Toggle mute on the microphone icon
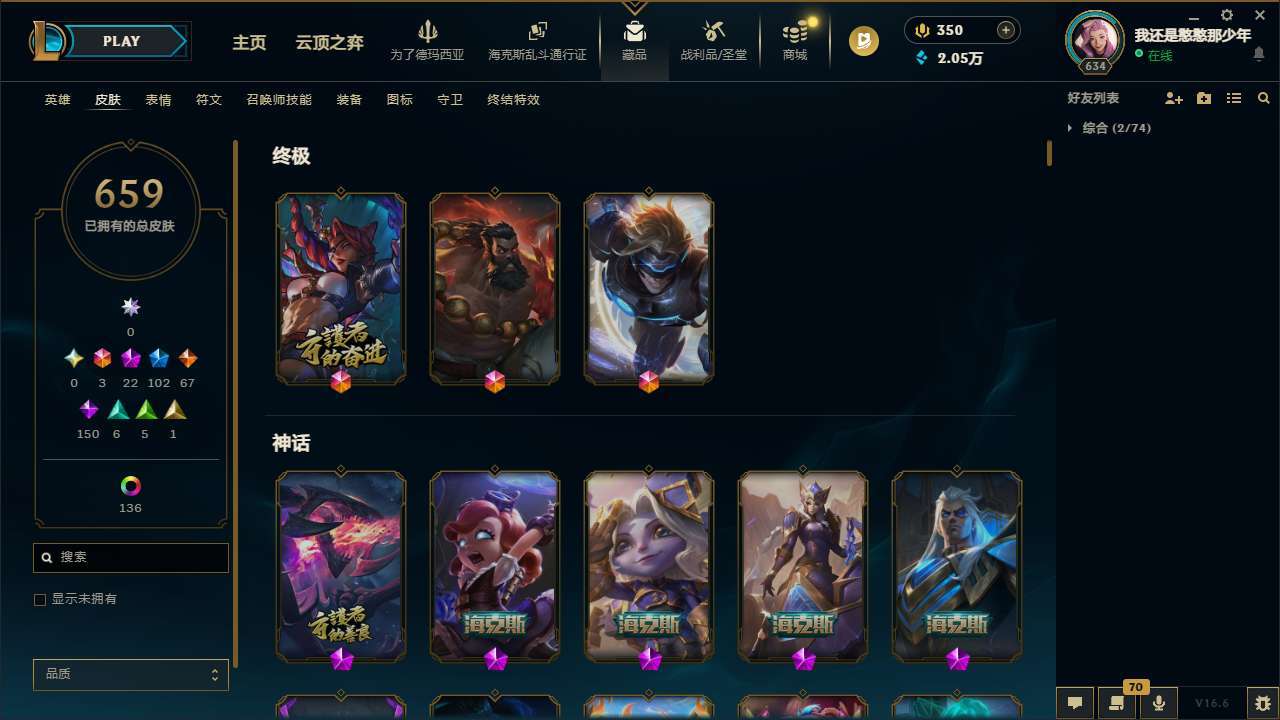 [x=1158, y=702]
